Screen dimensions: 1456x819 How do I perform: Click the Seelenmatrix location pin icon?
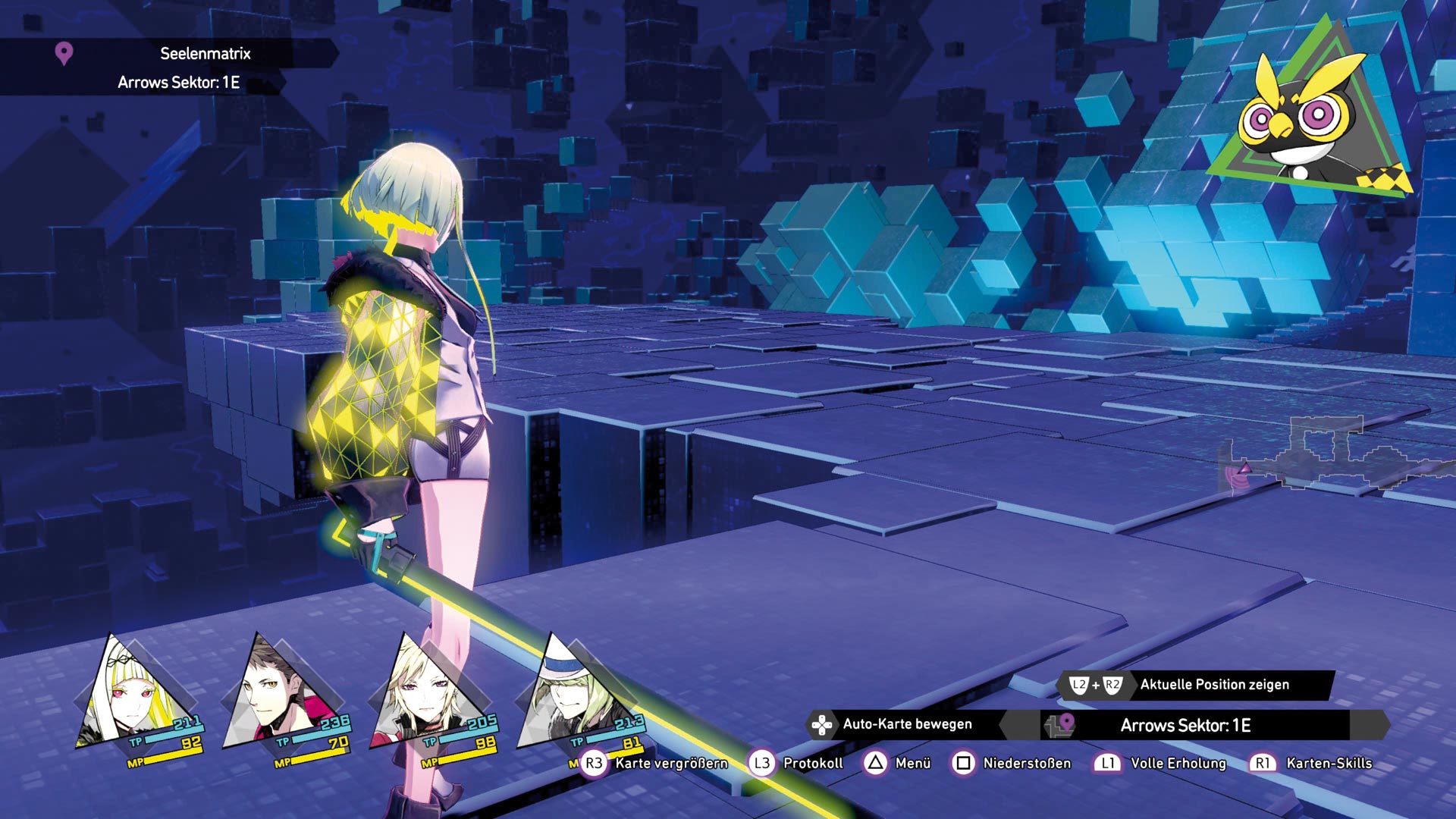coord(64,53)
